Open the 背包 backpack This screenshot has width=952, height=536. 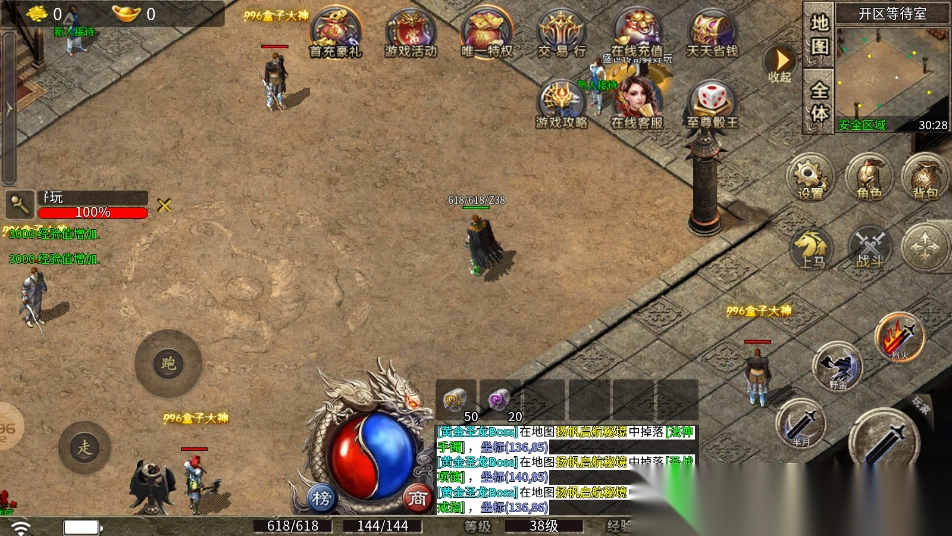925,176
